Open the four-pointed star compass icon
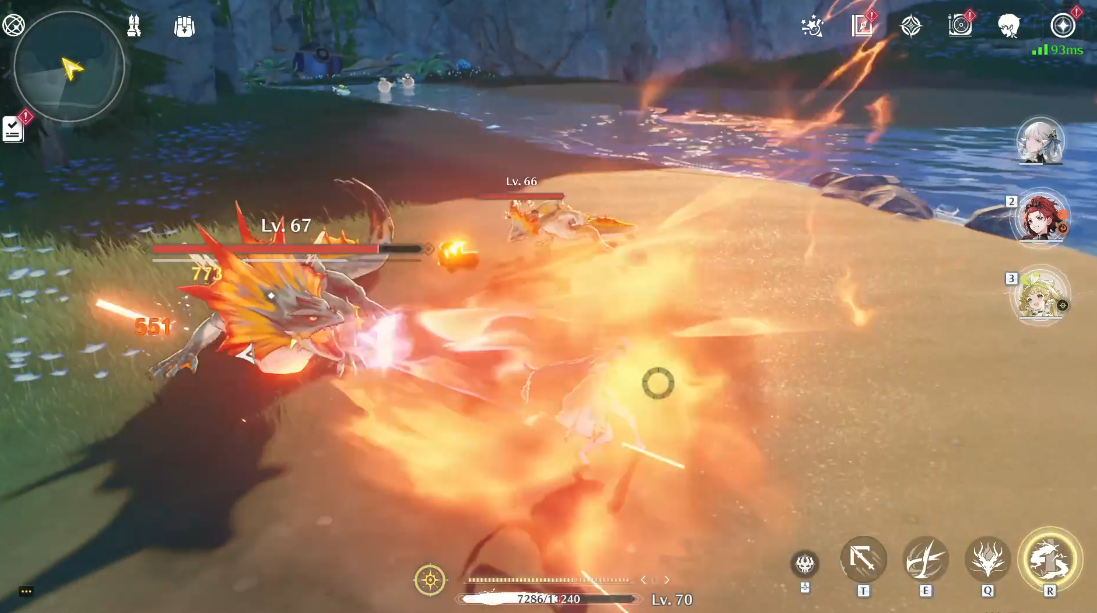The height and width of the screenshot is (613, 1097). pyautogui.click(x=911, y=26)
